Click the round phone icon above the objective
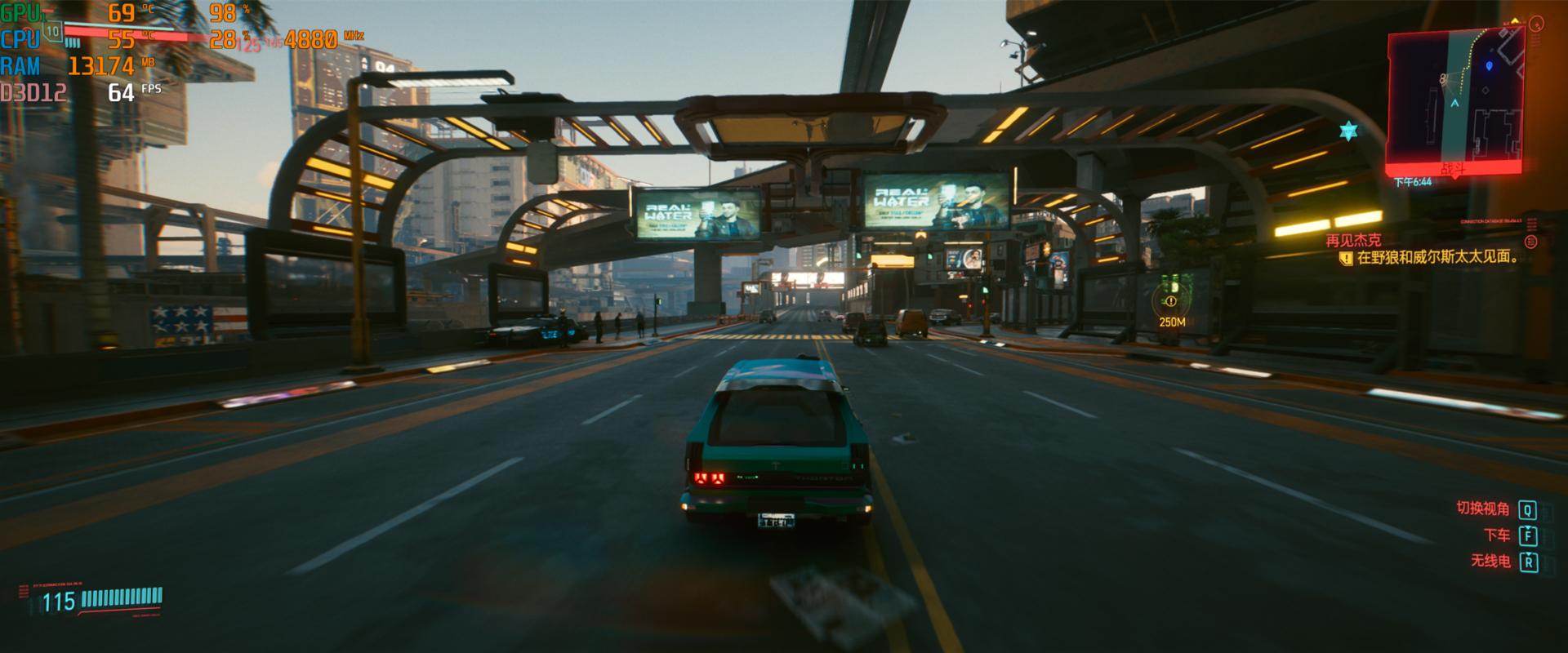1568x653 pixels. click(1531, 242)
